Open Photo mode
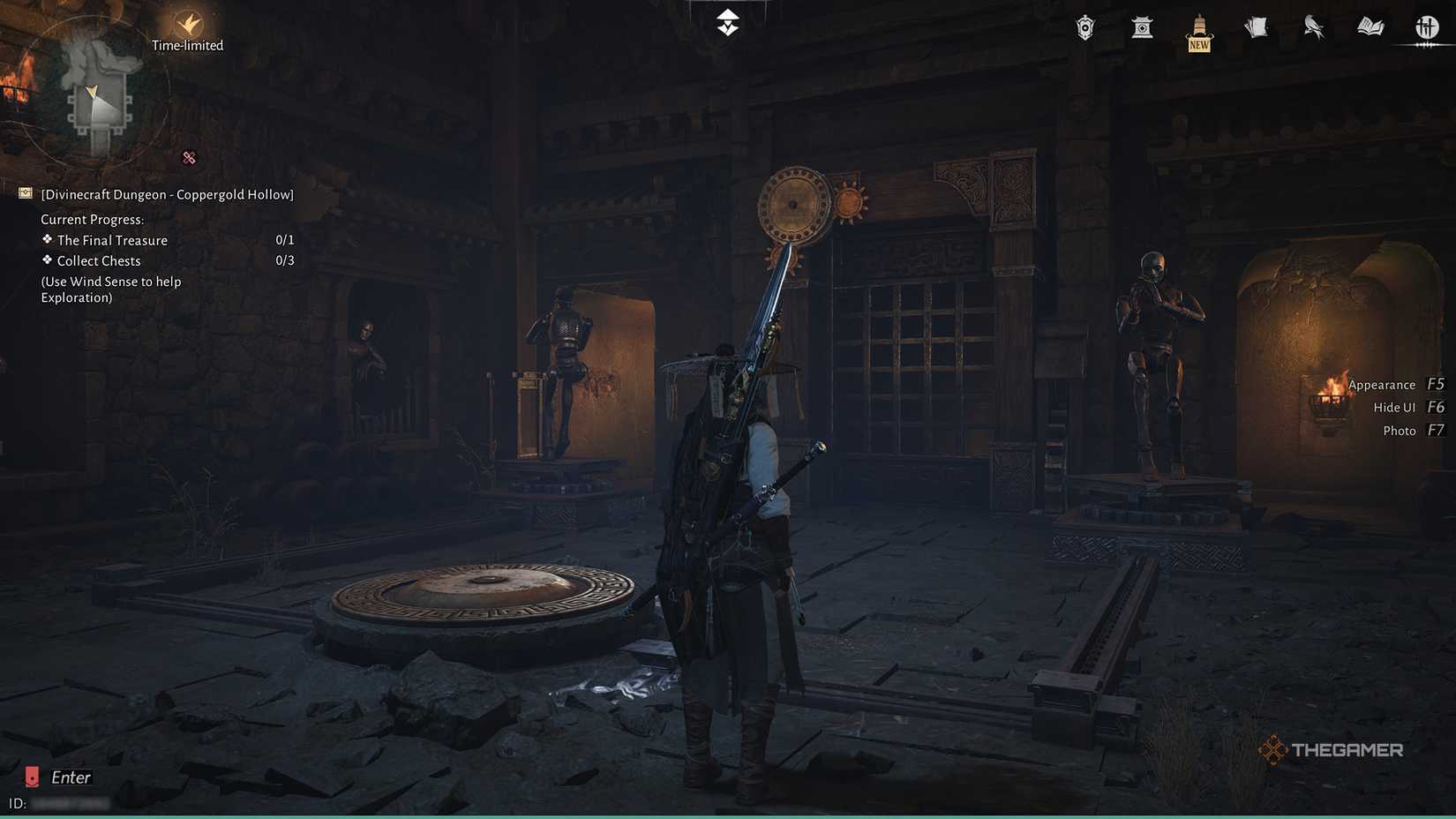Screen dimensions: 1456x819 1400,430
